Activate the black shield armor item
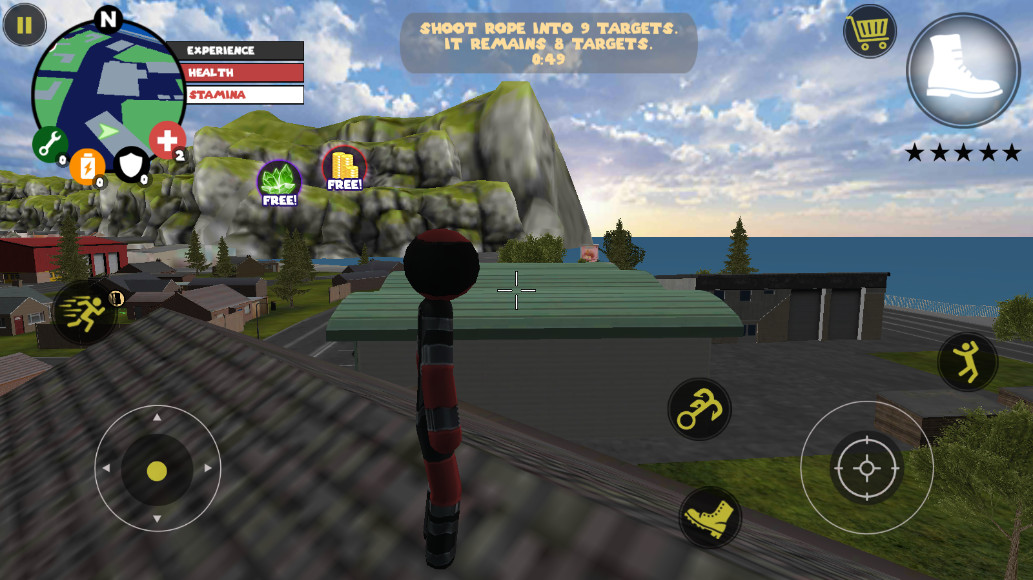The height and width of the screenshot is (580, 1033). coord(131,164)
